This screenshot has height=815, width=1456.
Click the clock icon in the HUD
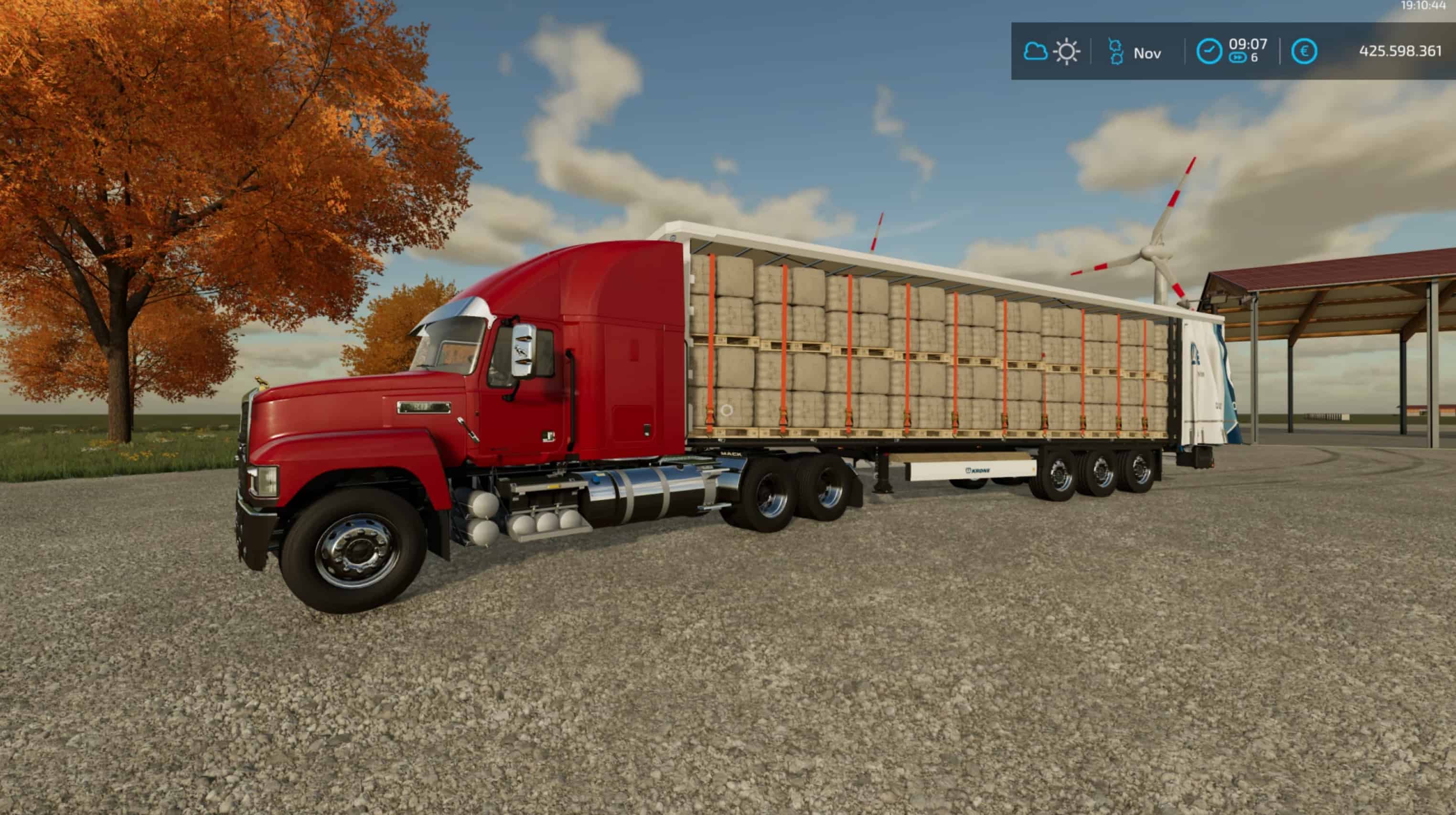point(1209,52)
